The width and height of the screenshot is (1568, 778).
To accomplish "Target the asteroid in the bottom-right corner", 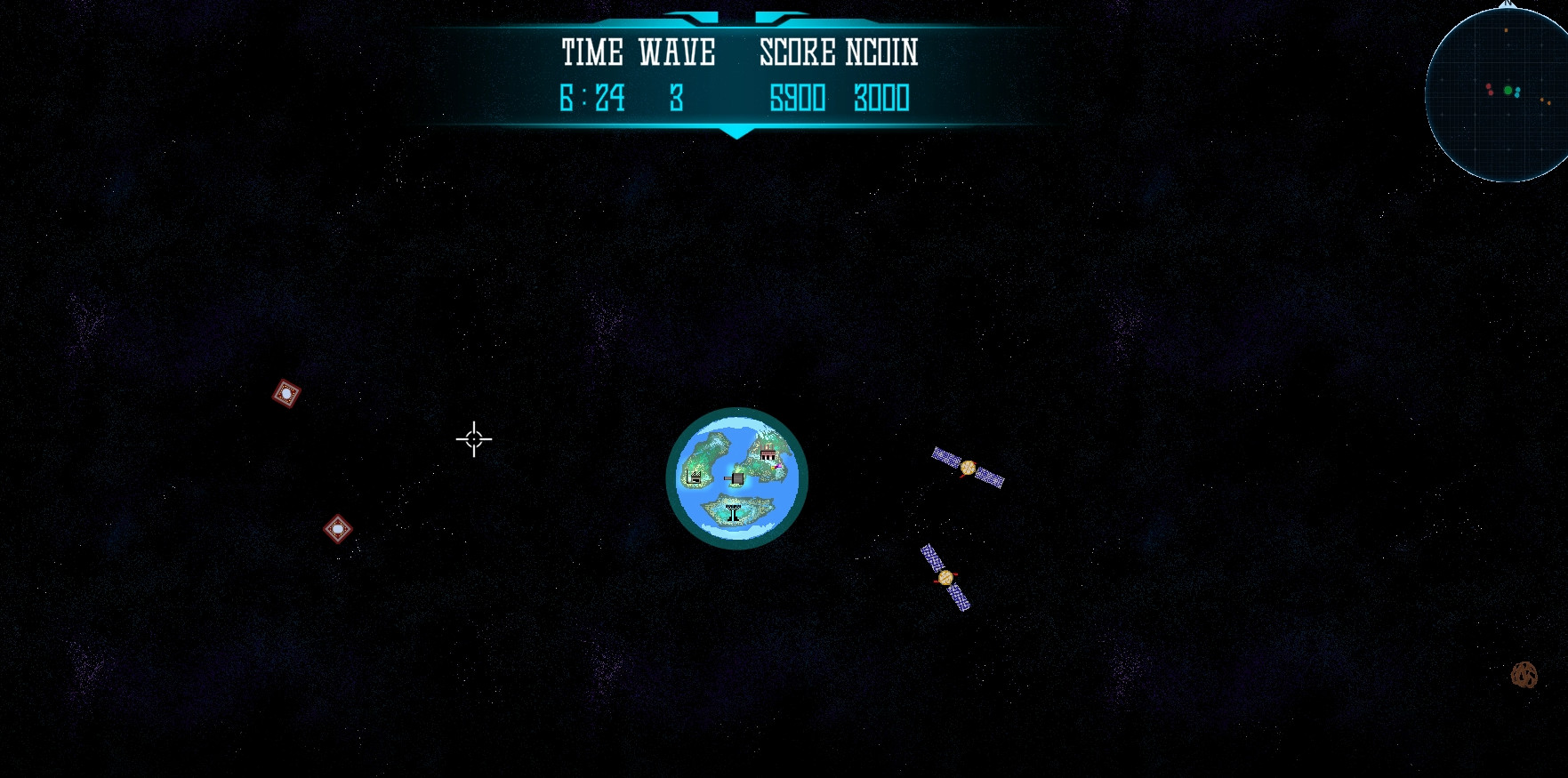I will pyautogui.click(x=1526, y=676).
